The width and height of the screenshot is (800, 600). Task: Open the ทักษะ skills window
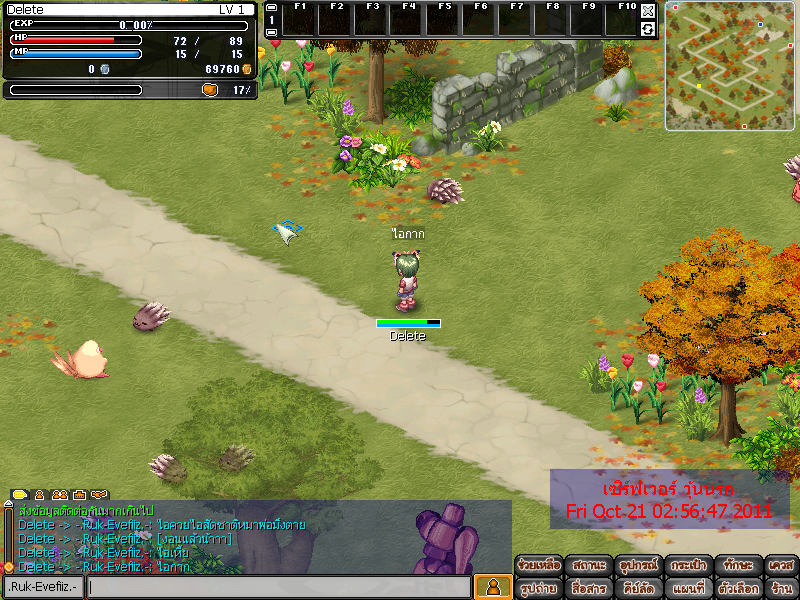738,565
